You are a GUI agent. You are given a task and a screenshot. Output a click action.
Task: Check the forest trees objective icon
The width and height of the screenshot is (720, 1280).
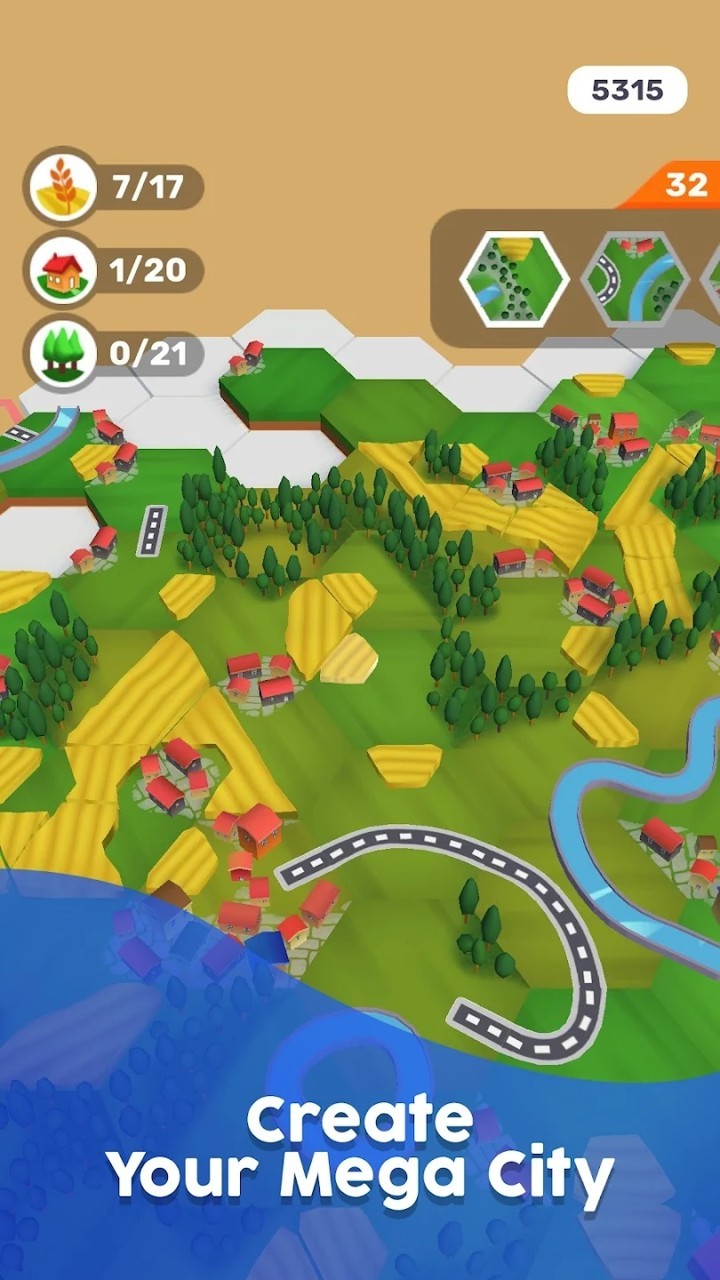click(62, 353)
